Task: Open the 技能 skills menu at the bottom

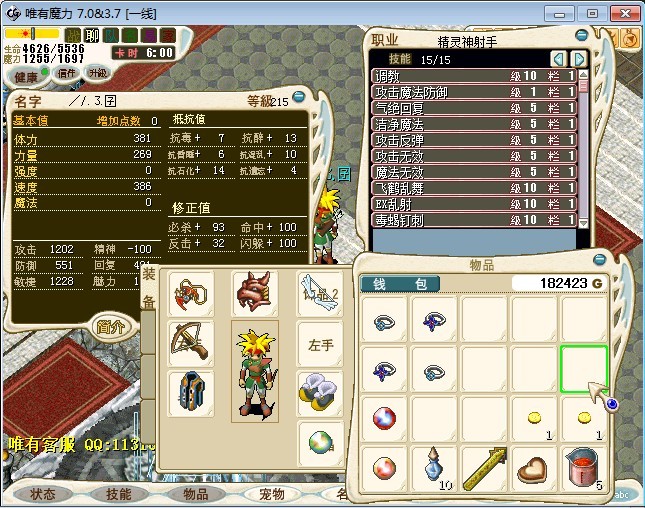Action: (x=118, y=494)
